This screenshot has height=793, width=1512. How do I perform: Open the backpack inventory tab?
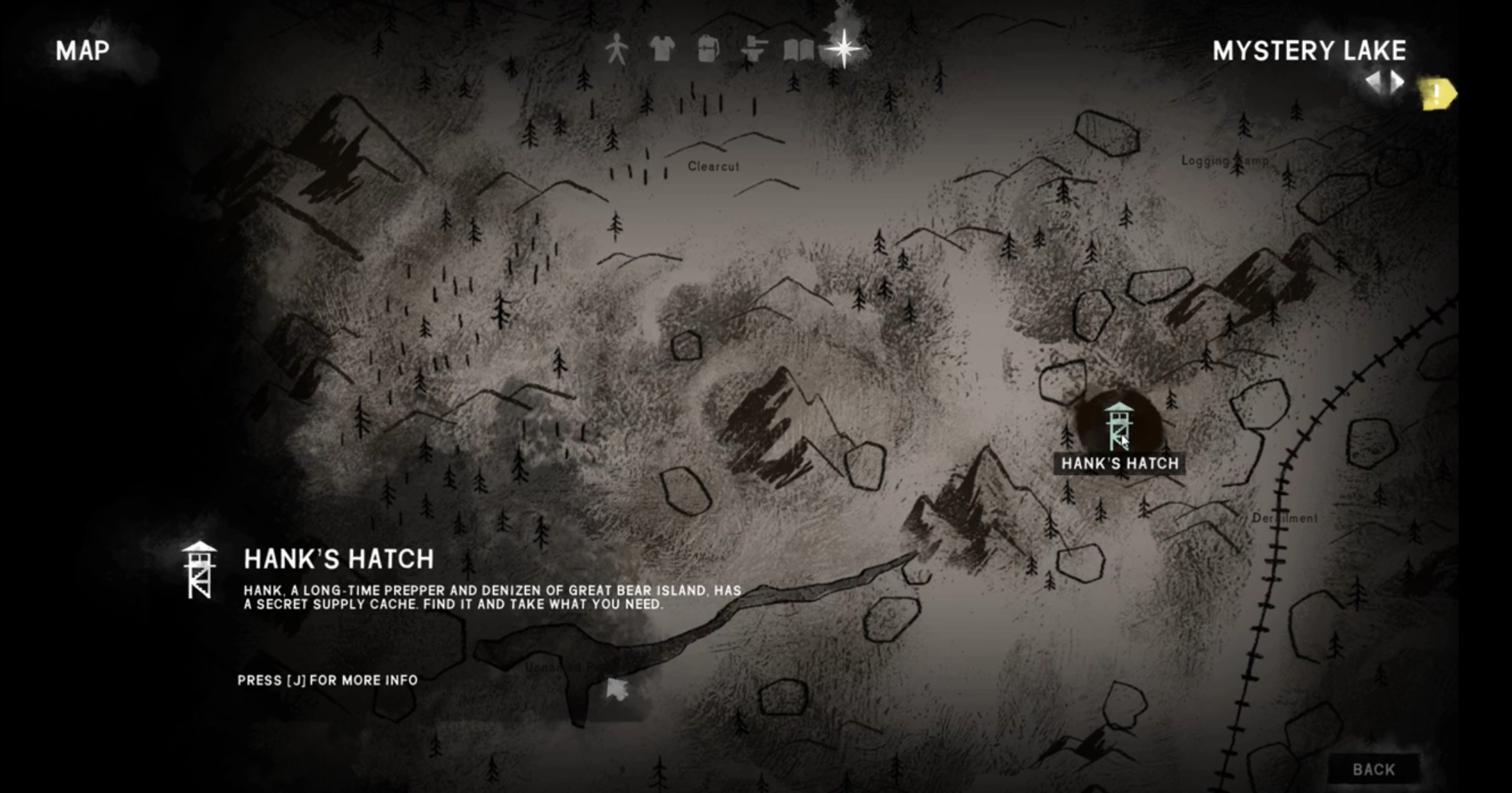(x=708, y=49)
